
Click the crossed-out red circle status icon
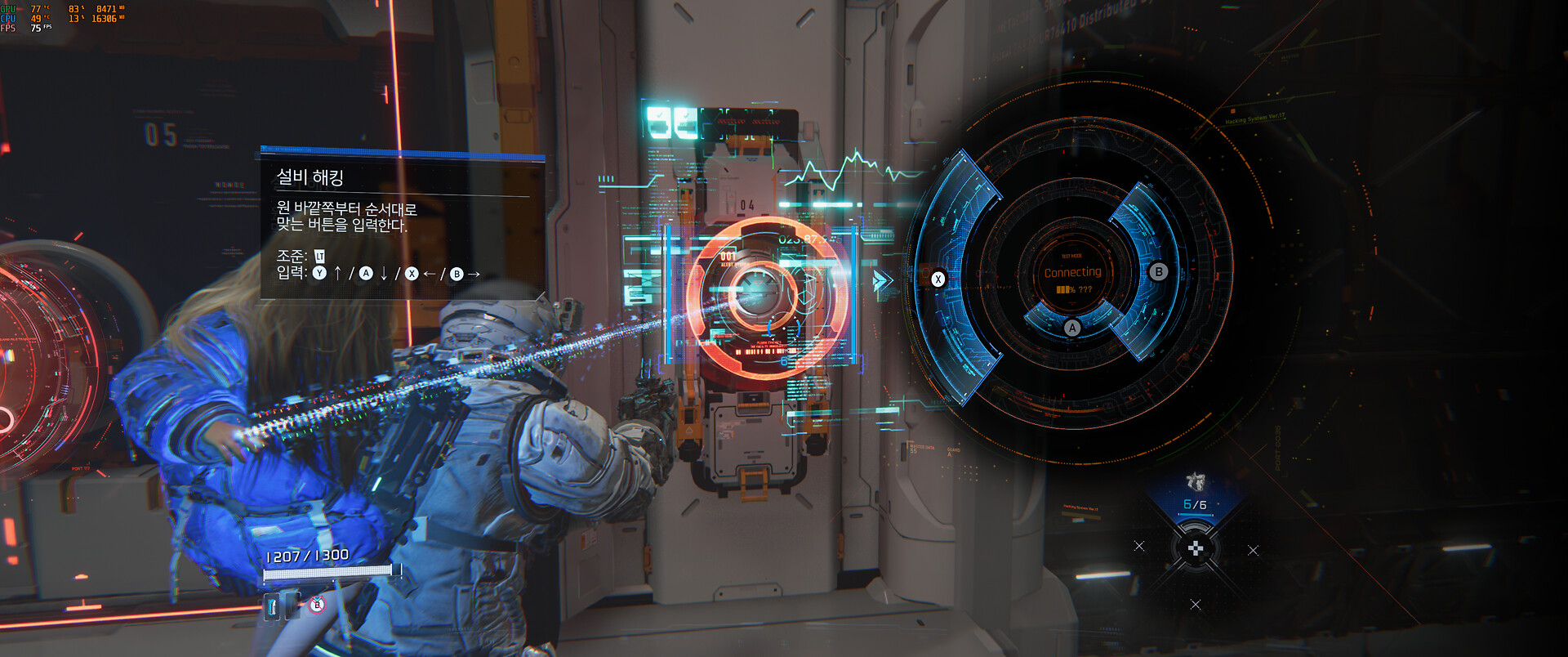tap(317, 606)
